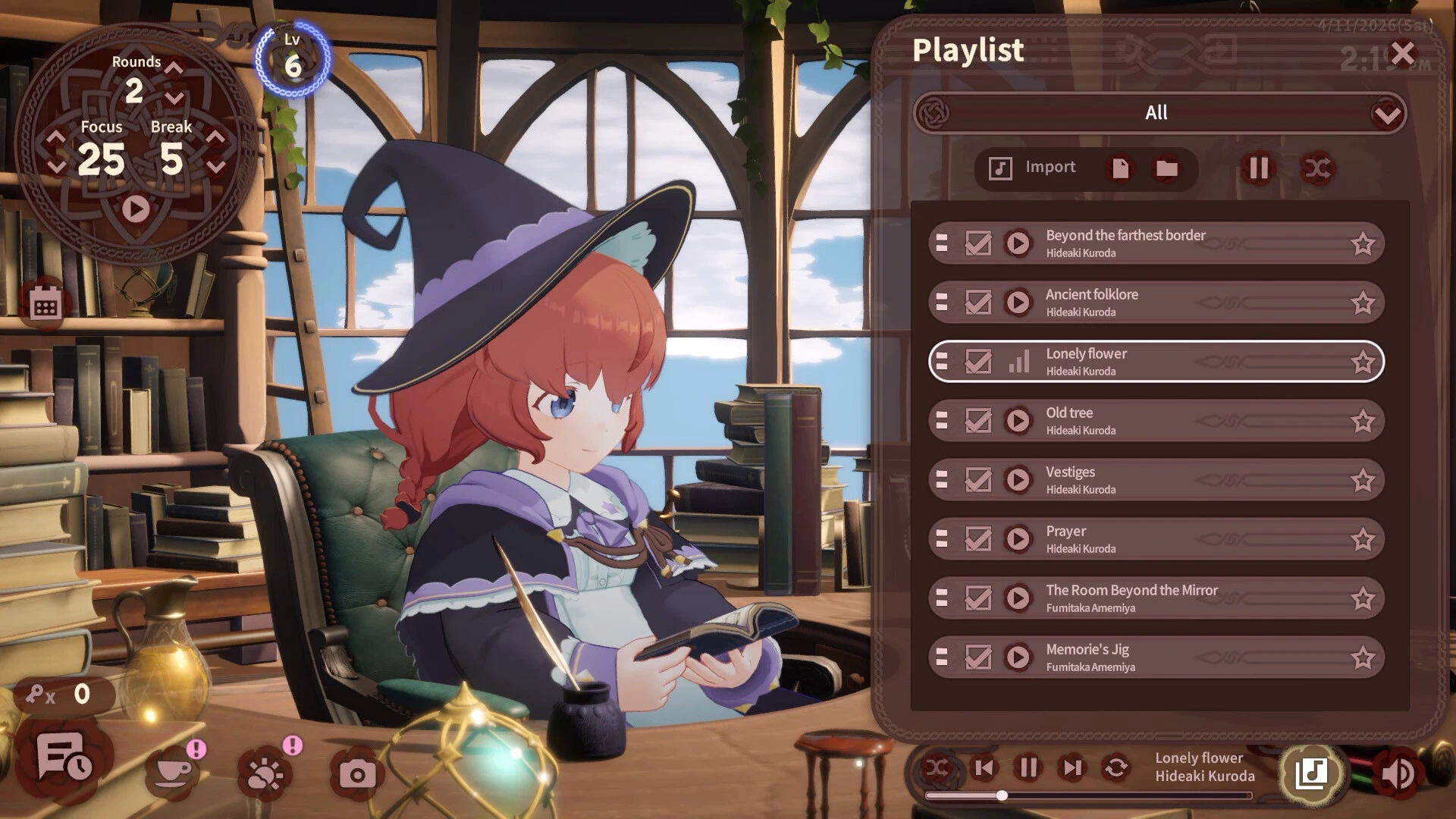The image size is (1456, 819).
Task: Pause music in the bottom player bar
Action: click(1028, 768)
